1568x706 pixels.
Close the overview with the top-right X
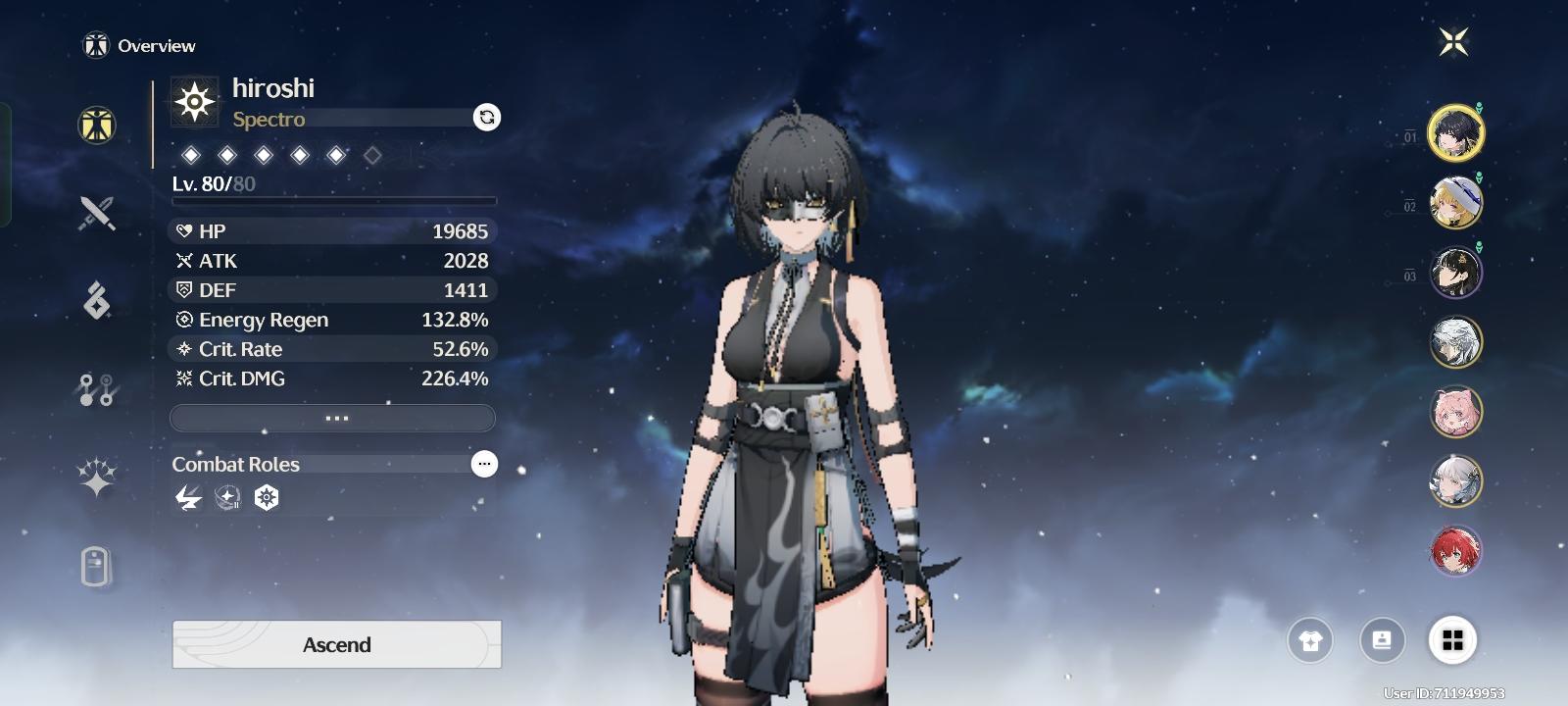(x=1453, y=42)
